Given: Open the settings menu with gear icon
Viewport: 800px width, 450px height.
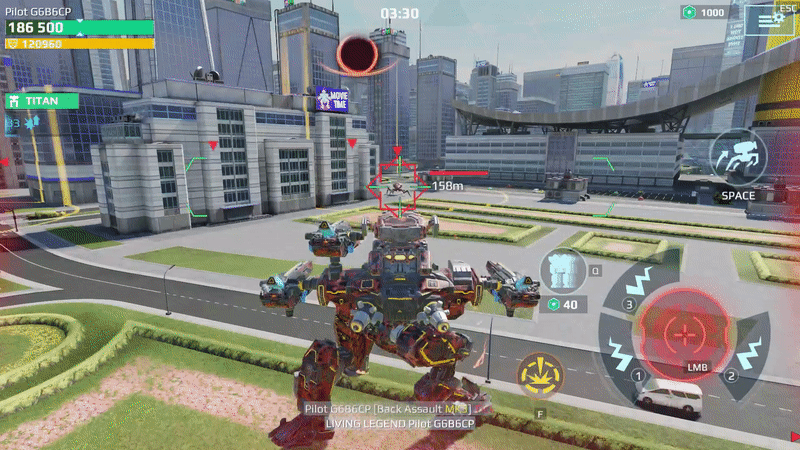Looking at the screenshot, I should pos(769,19).
